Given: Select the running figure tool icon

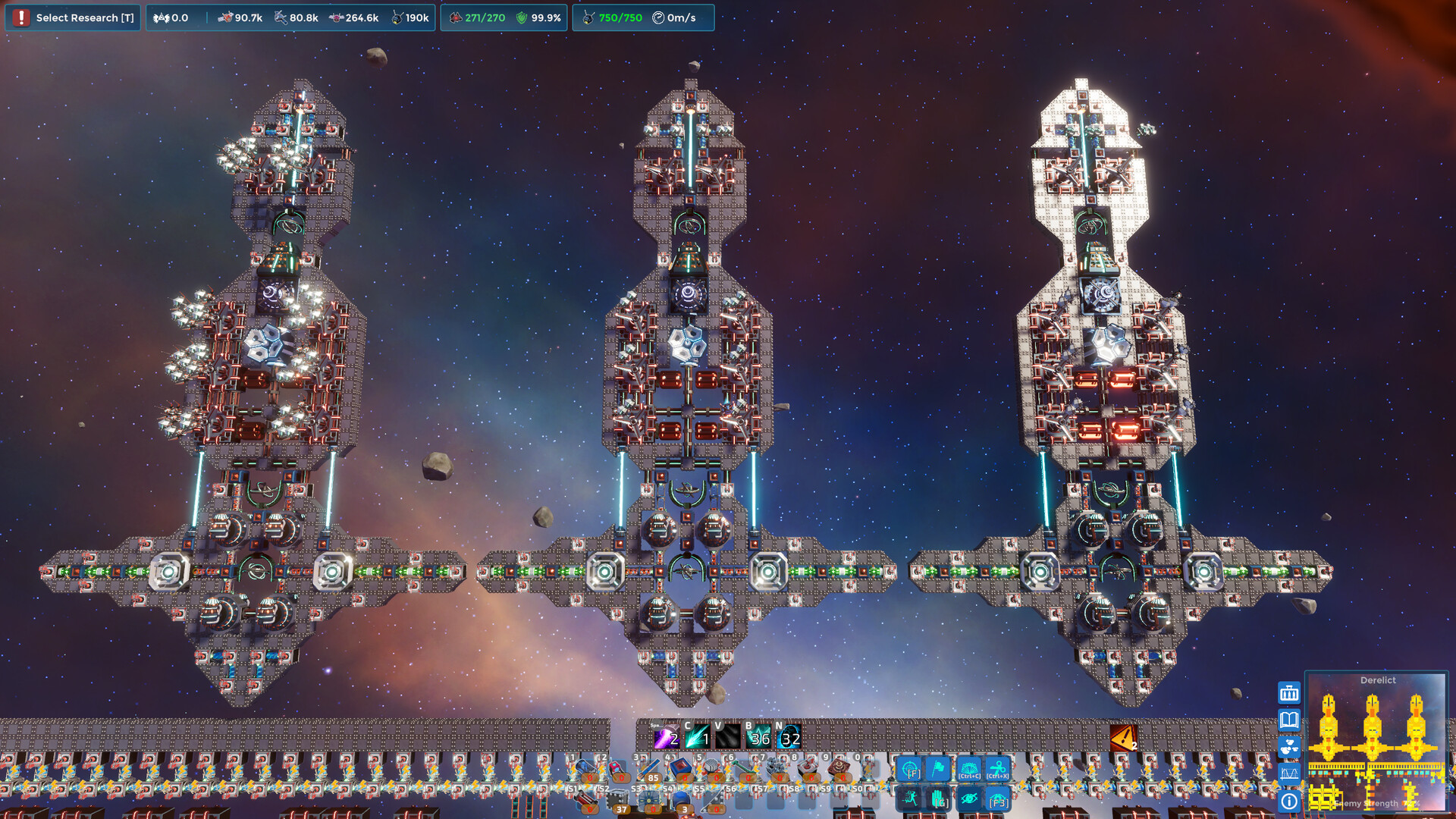Looking at the screenshot, I should click(x=912, y=799).
